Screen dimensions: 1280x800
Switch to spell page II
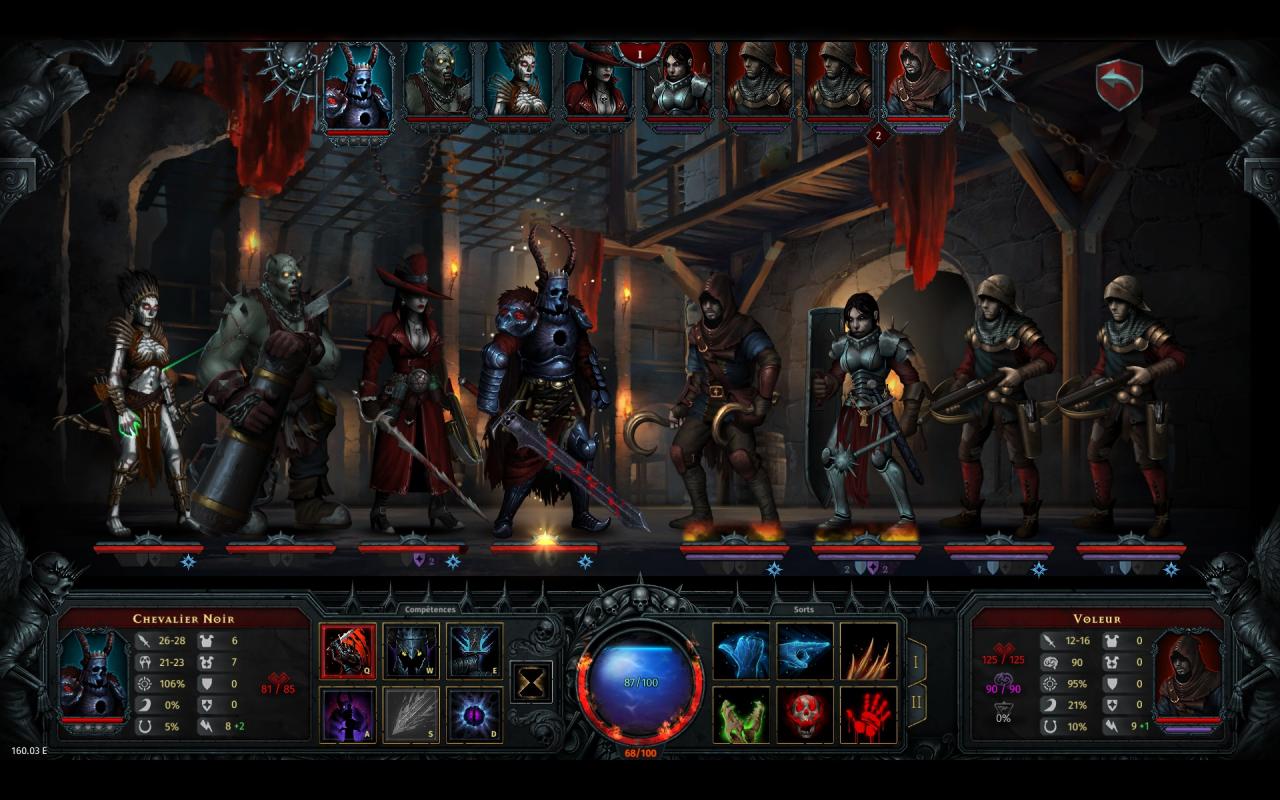(916, 704)
